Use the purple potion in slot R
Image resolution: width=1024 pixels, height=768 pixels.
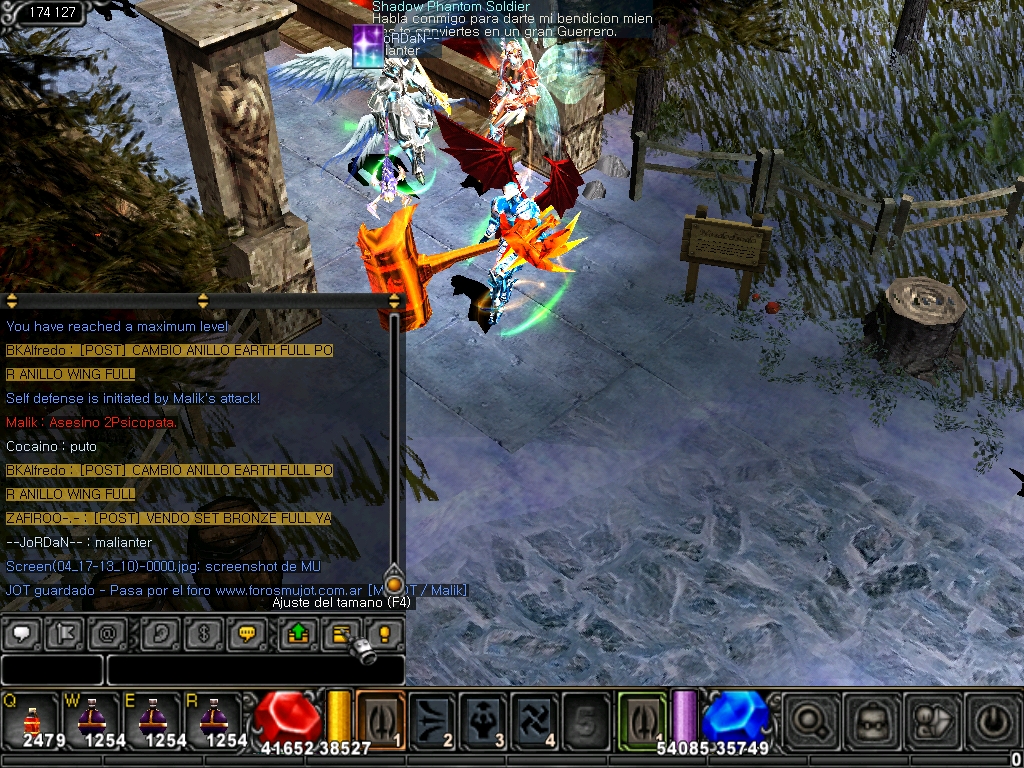tap(211, 716)
